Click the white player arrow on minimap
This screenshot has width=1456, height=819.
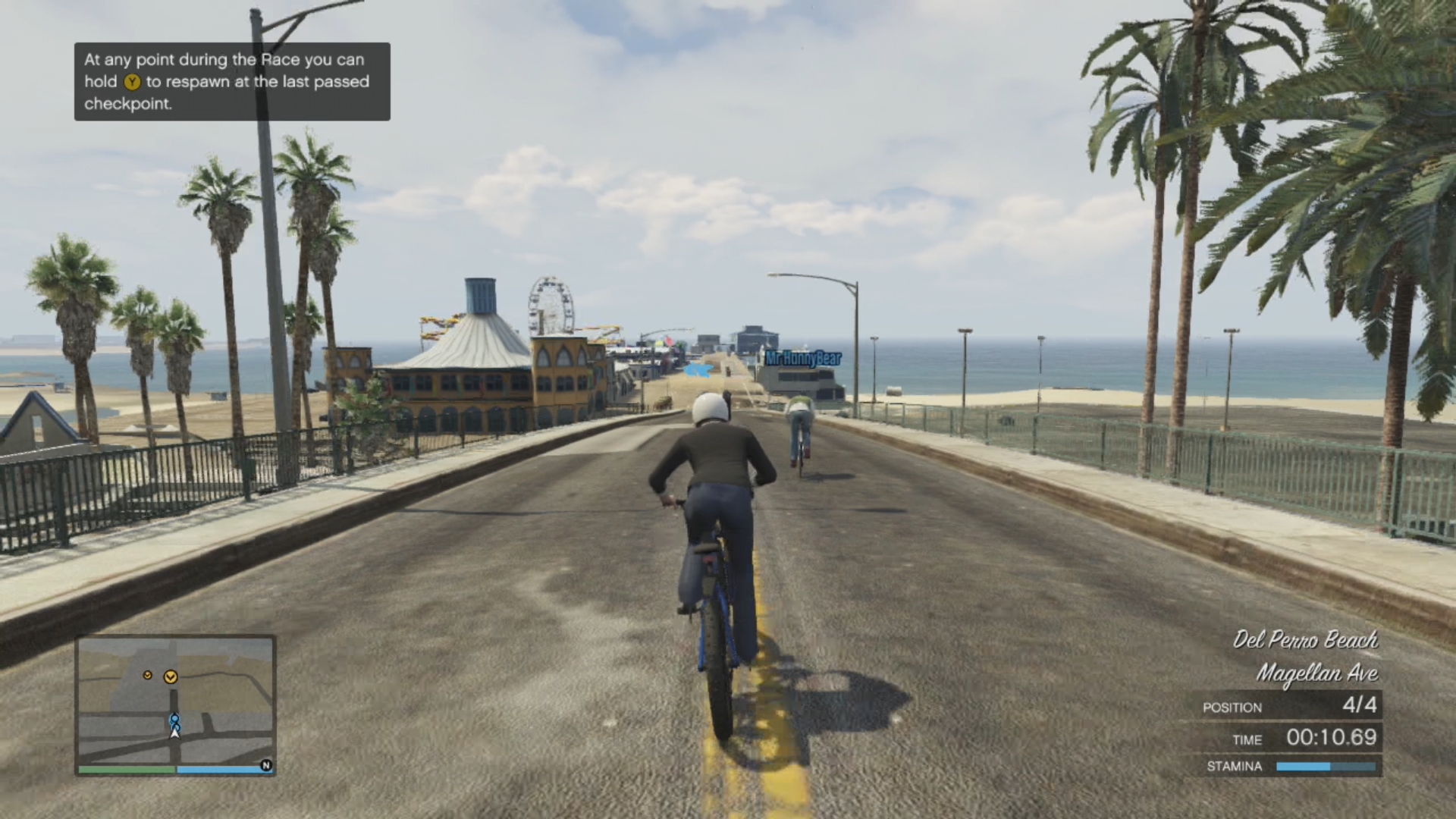(175, 732)
